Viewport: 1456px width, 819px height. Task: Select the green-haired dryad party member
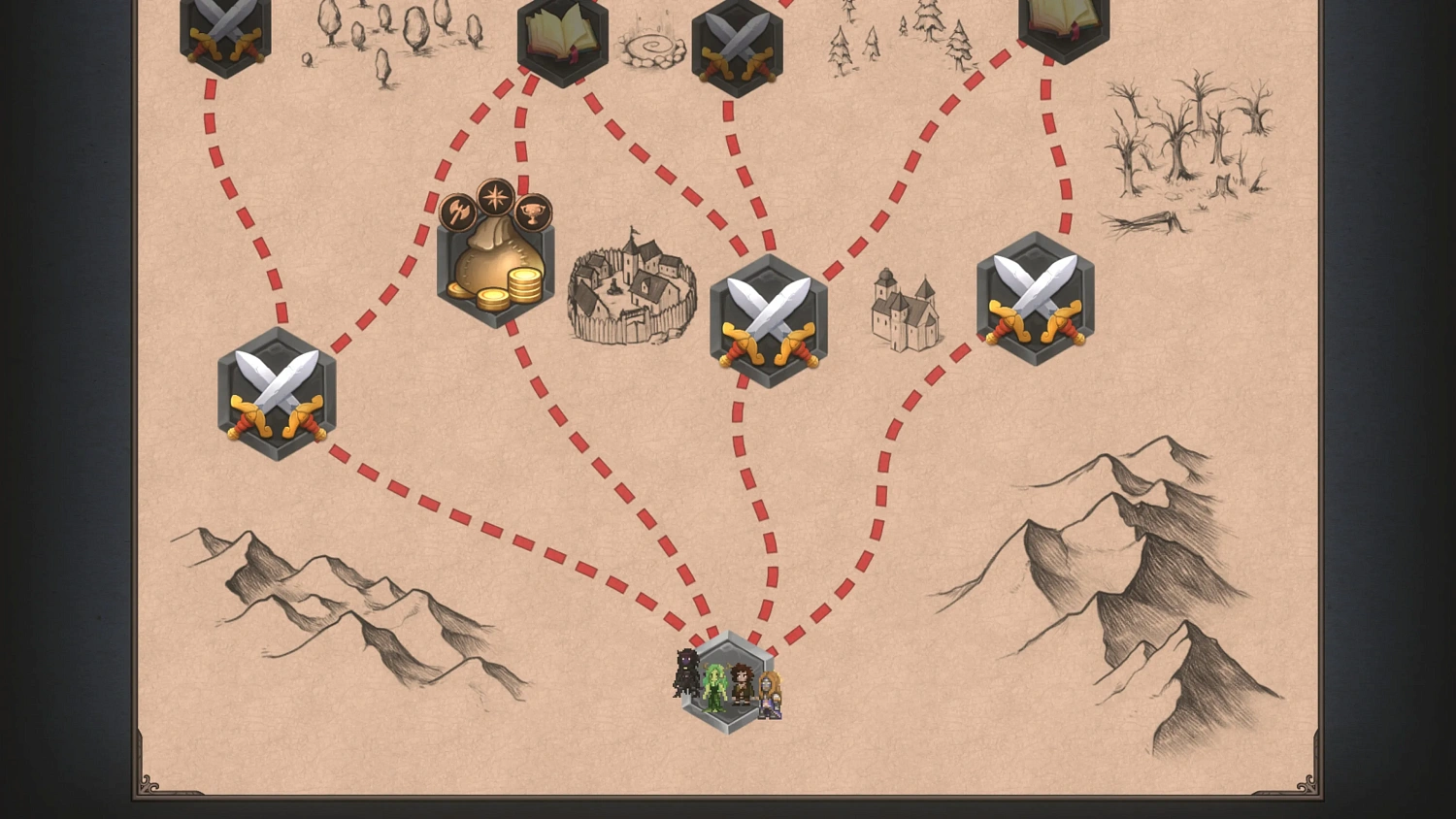[714, 689]
